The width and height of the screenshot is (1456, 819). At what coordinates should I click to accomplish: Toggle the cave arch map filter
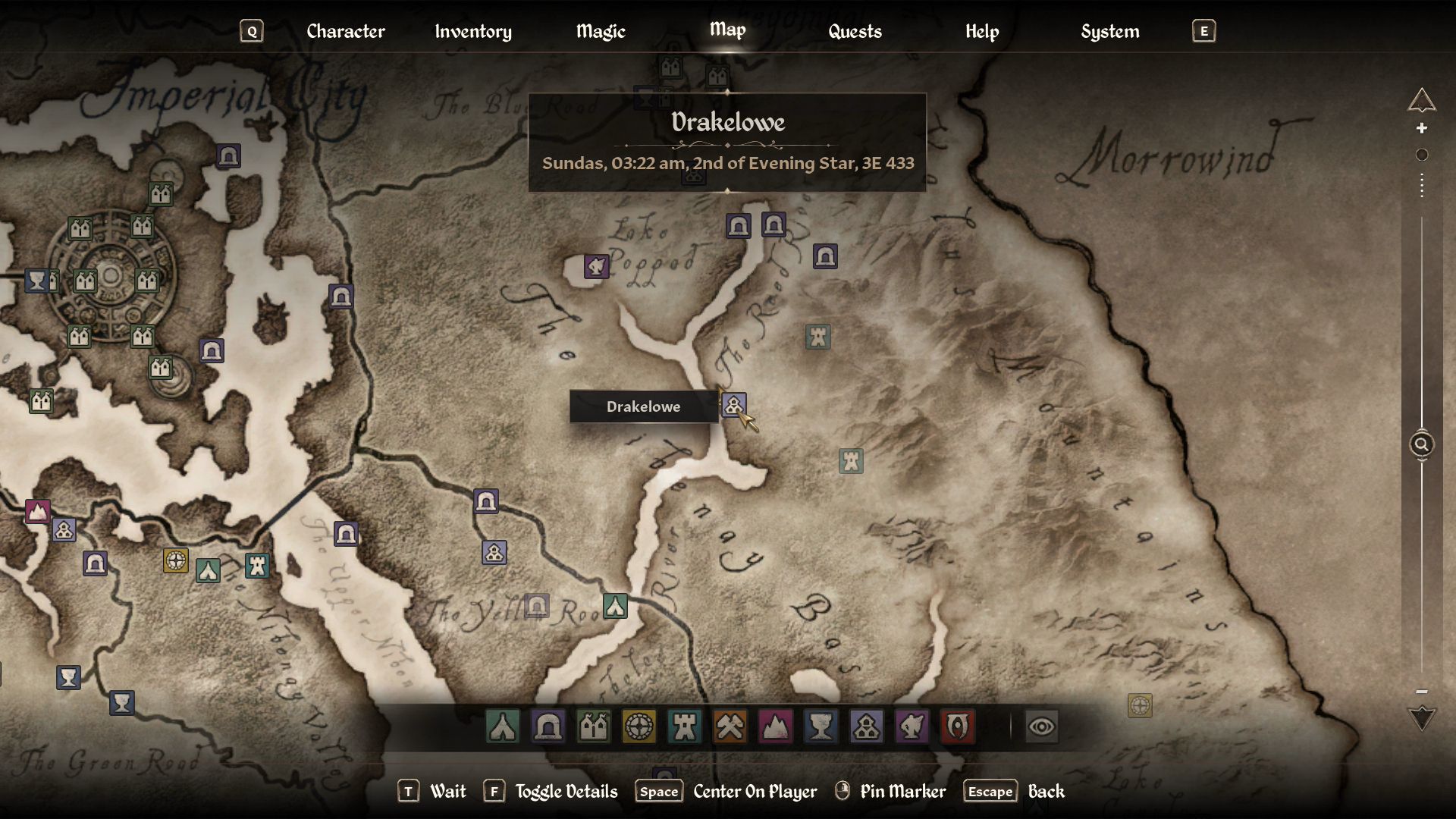(x=548, y=726)
